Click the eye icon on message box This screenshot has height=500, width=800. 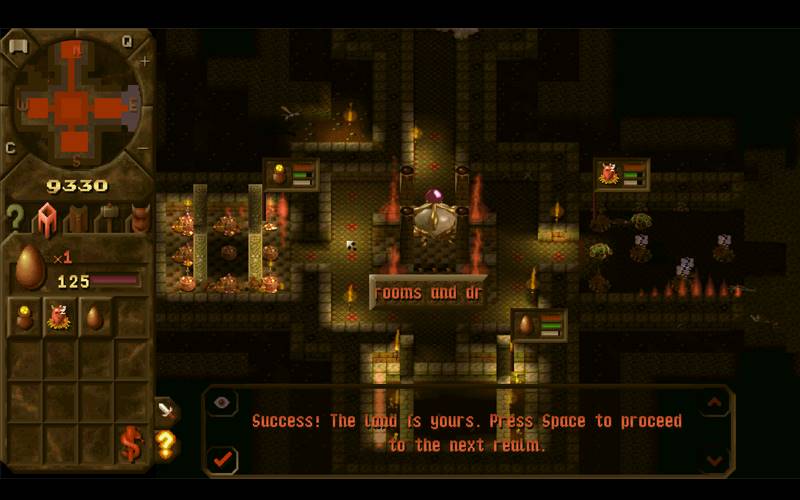[222, 402]
